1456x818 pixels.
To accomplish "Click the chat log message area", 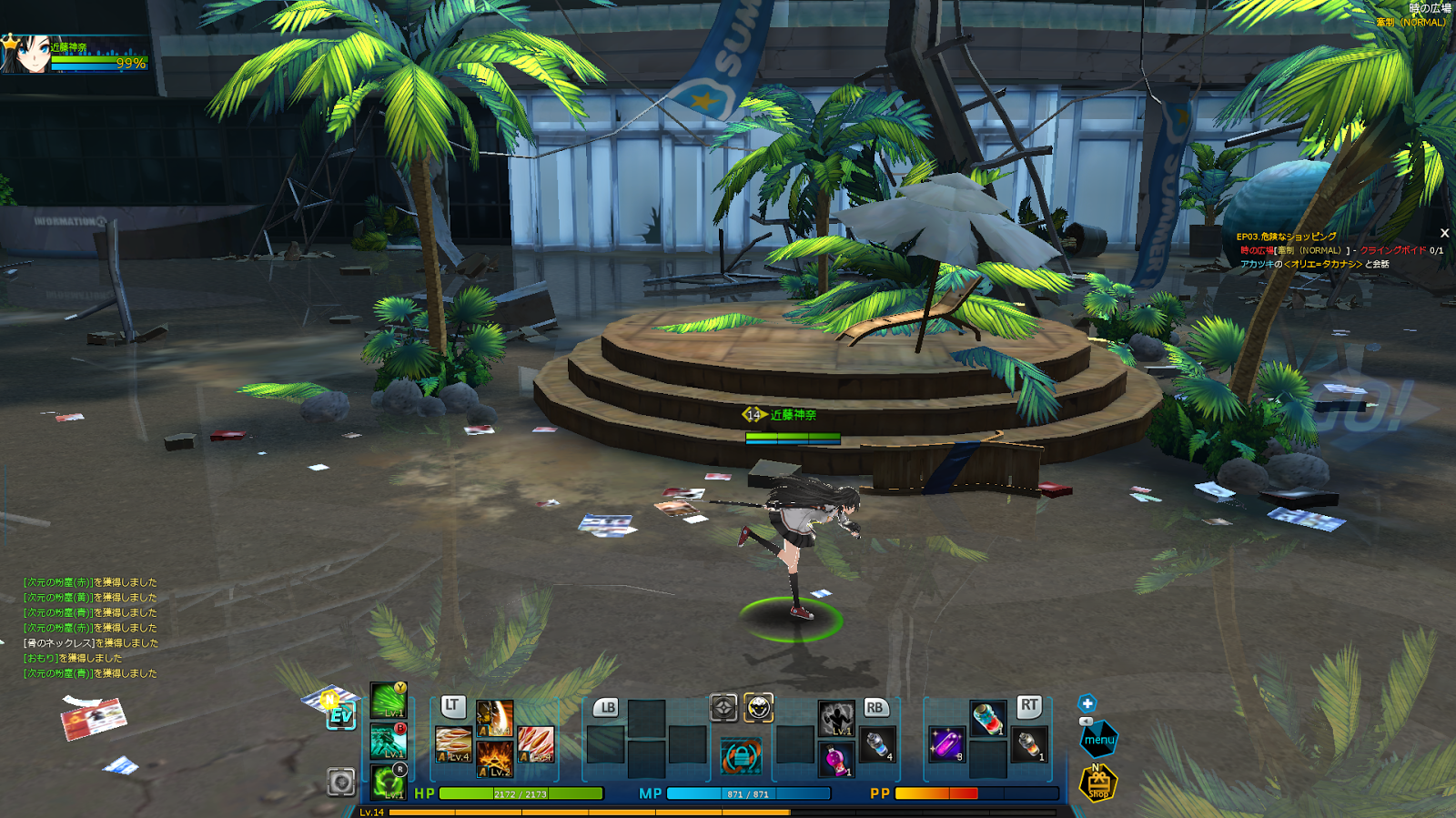I will 90,628.
